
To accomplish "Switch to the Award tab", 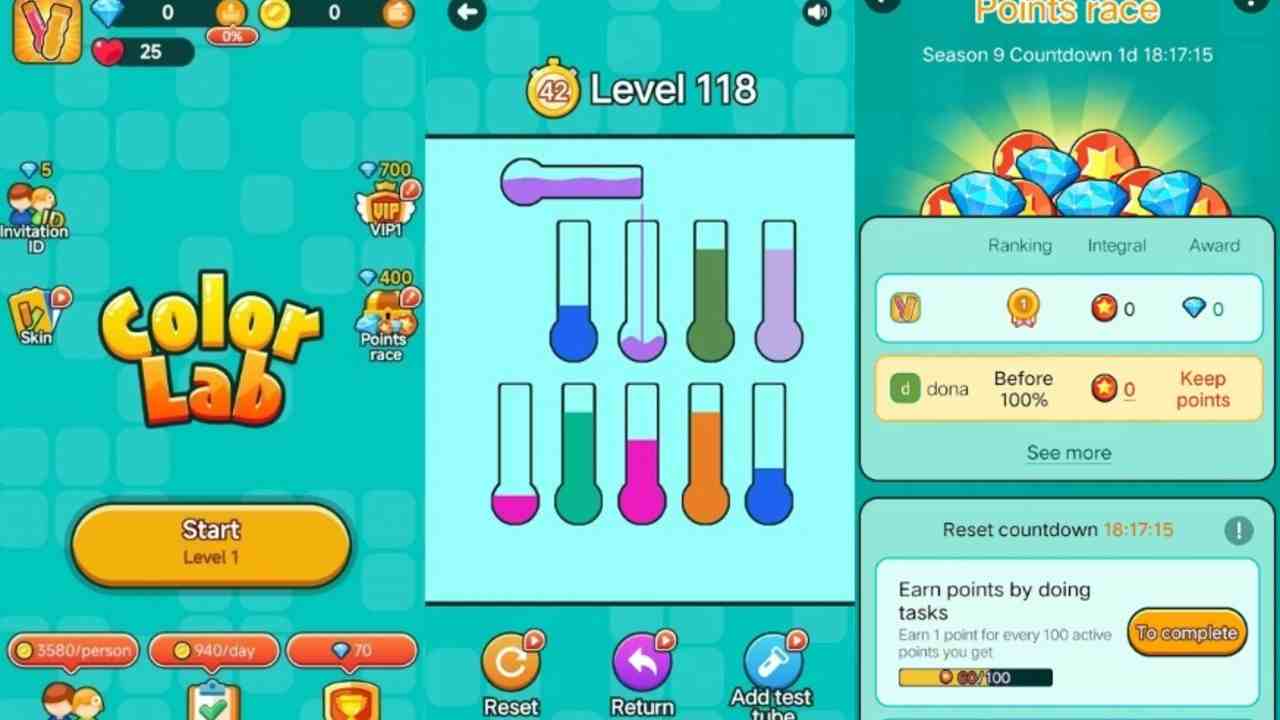I will click(x=1213, y=245).
